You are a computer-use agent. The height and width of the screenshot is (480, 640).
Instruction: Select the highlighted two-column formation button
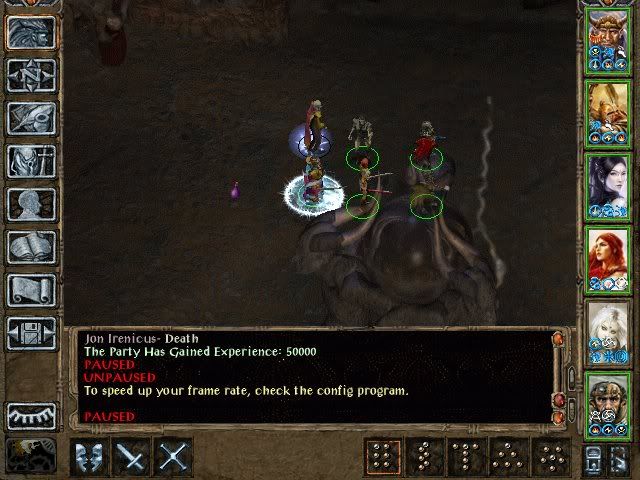[x=382, y=458]
